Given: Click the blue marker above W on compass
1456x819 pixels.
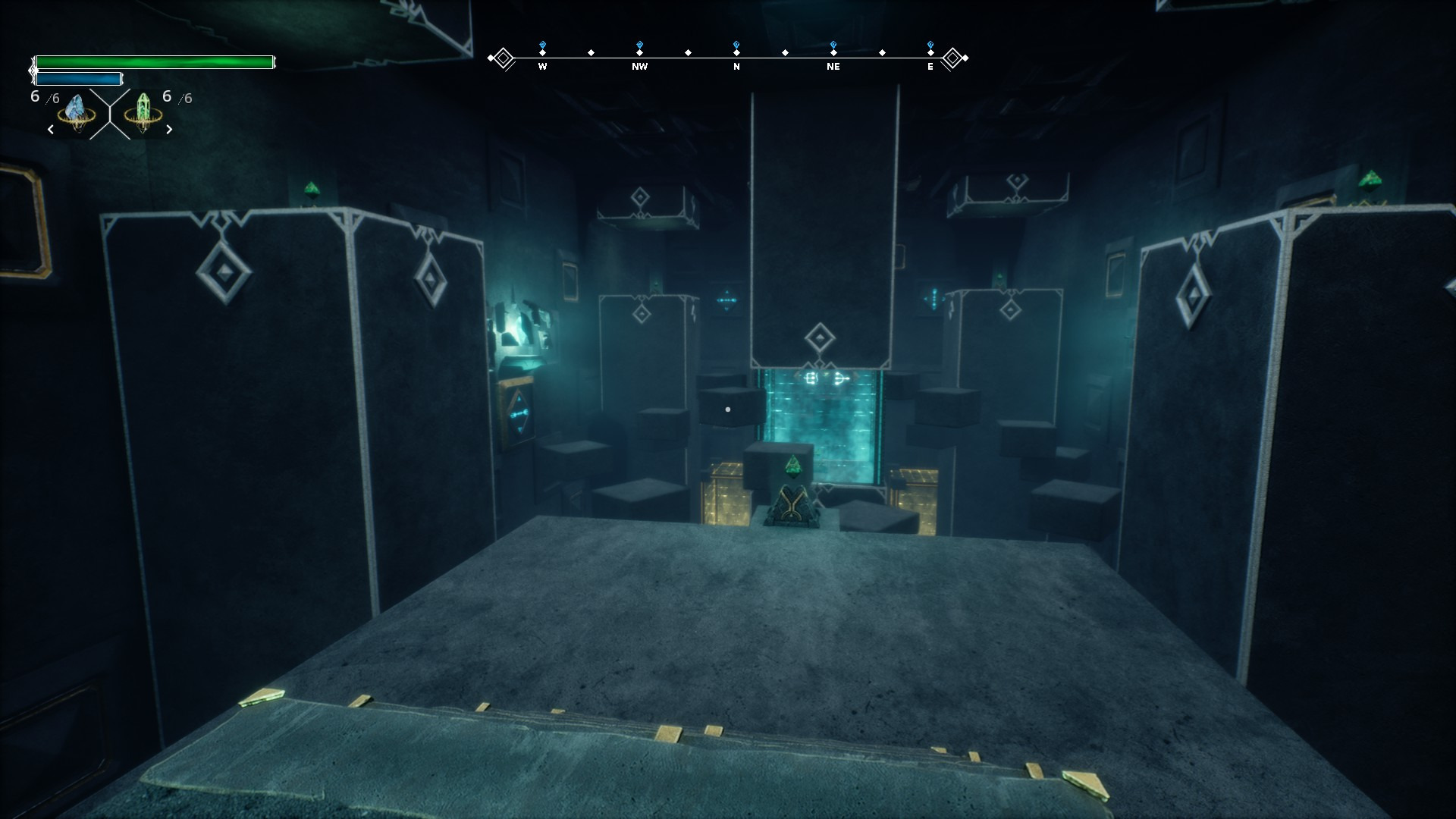Looking at the screenshot, I should [x=542, y=45].
